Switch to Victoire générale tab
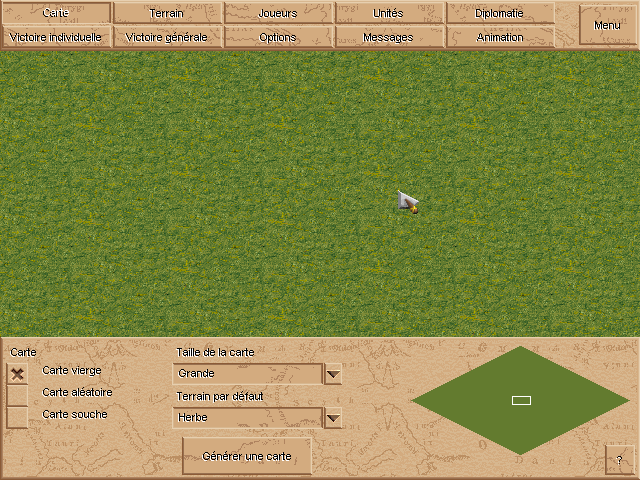Screen dimensions: 640x480 click(x=166, y=37)
